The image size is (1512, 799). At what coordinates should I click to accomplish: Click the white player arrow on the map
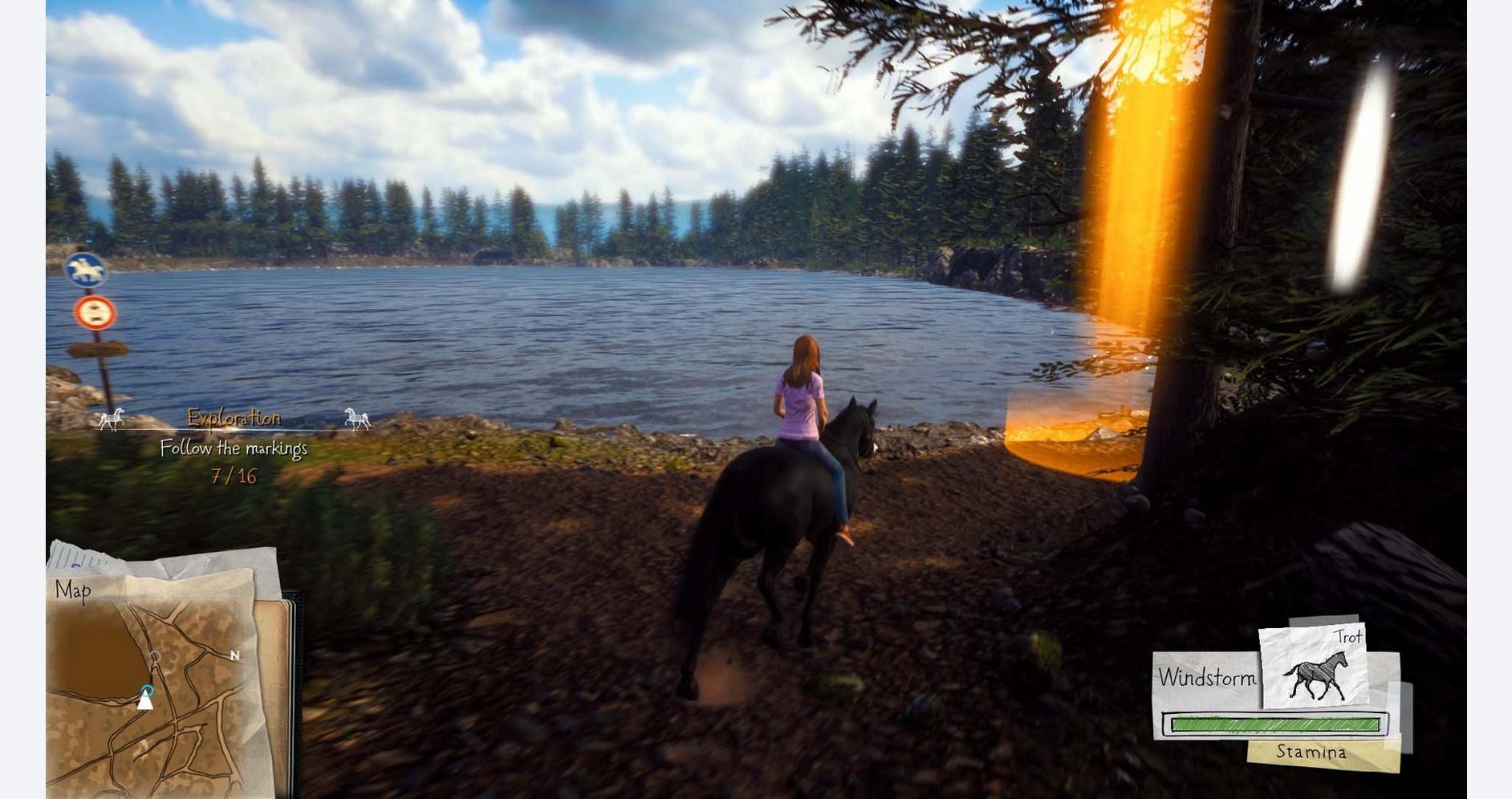145,702
